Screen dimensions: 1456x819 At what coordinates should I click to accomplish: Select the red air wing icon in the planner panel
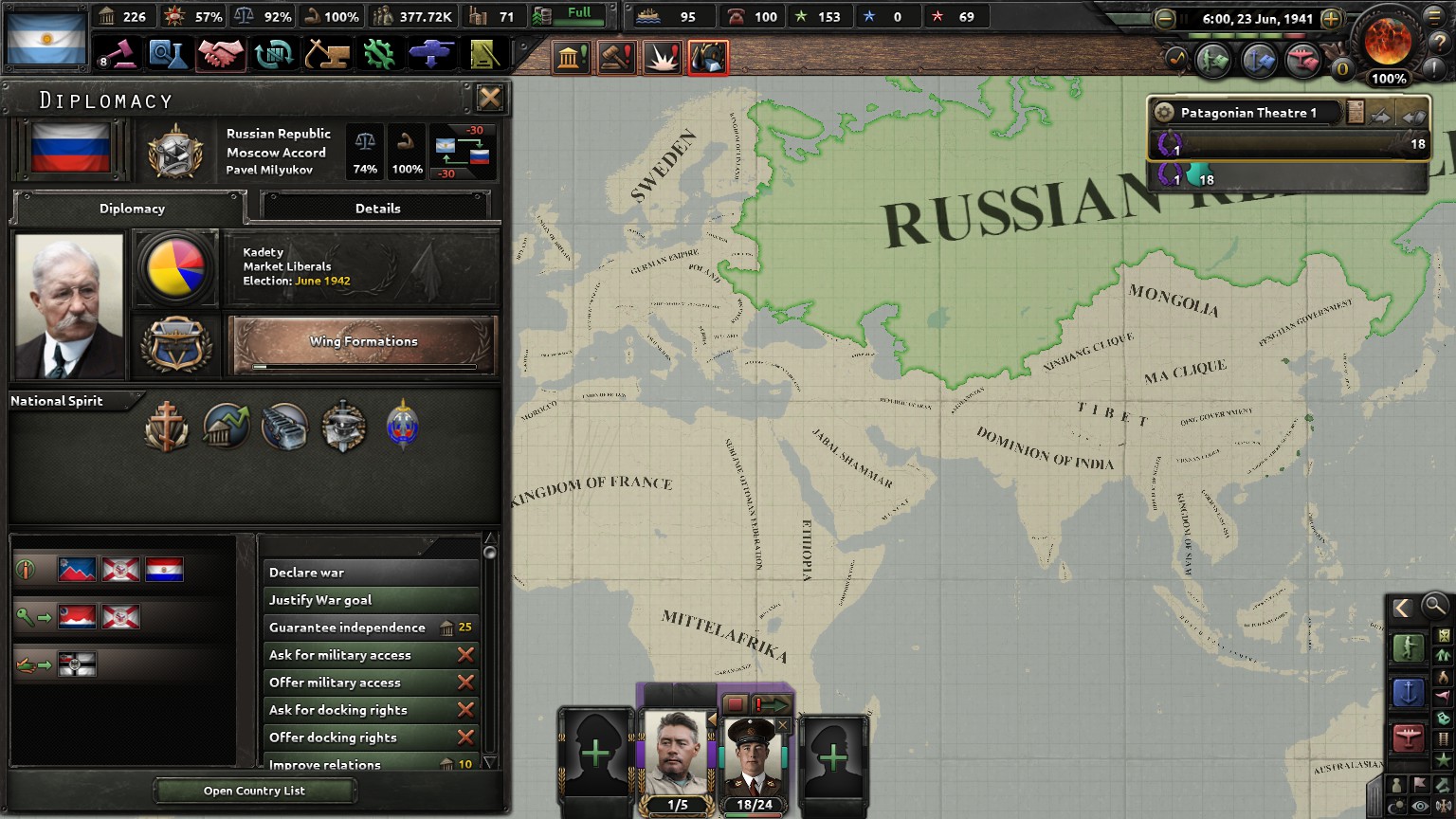[1410, 737]
